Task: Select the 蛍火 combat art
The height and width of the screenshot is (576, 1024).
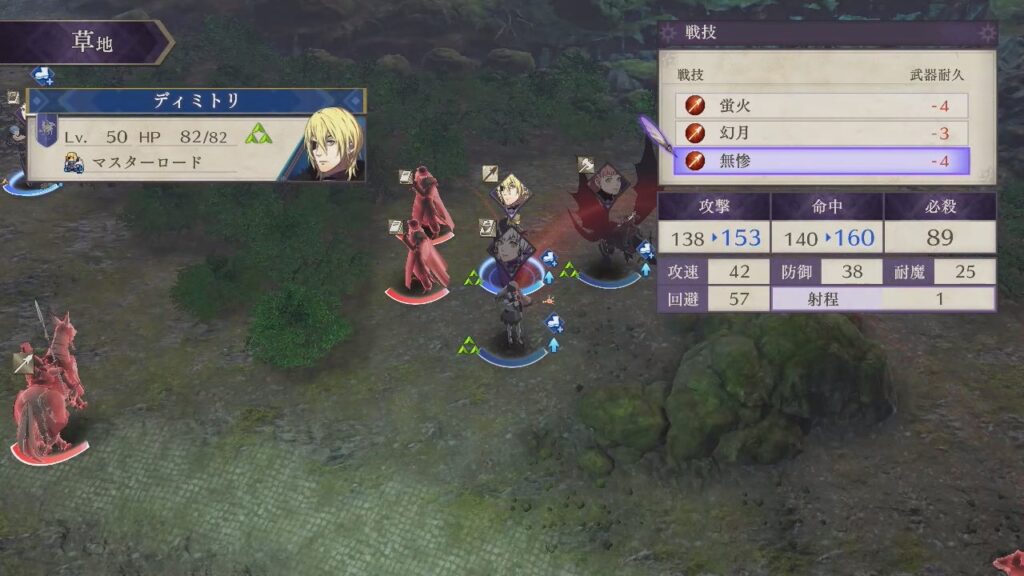Action: click(822, 105)
